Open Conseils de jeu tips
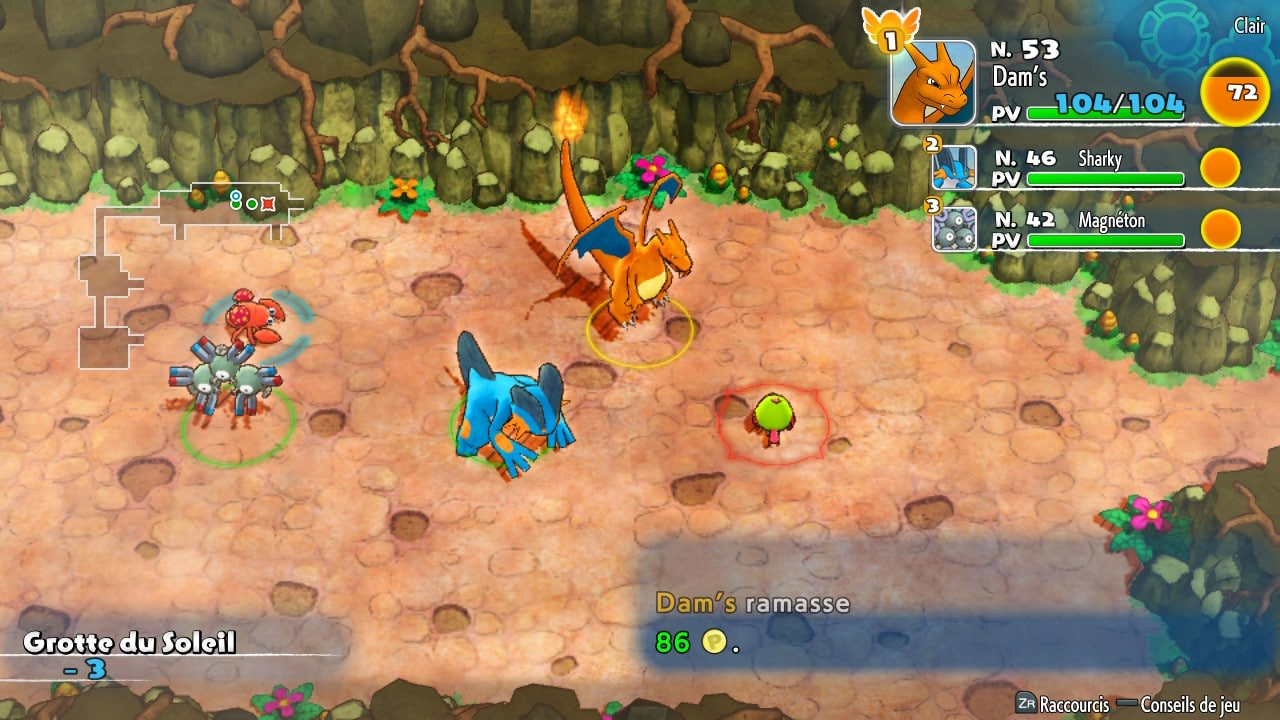 coord(1190,704)
